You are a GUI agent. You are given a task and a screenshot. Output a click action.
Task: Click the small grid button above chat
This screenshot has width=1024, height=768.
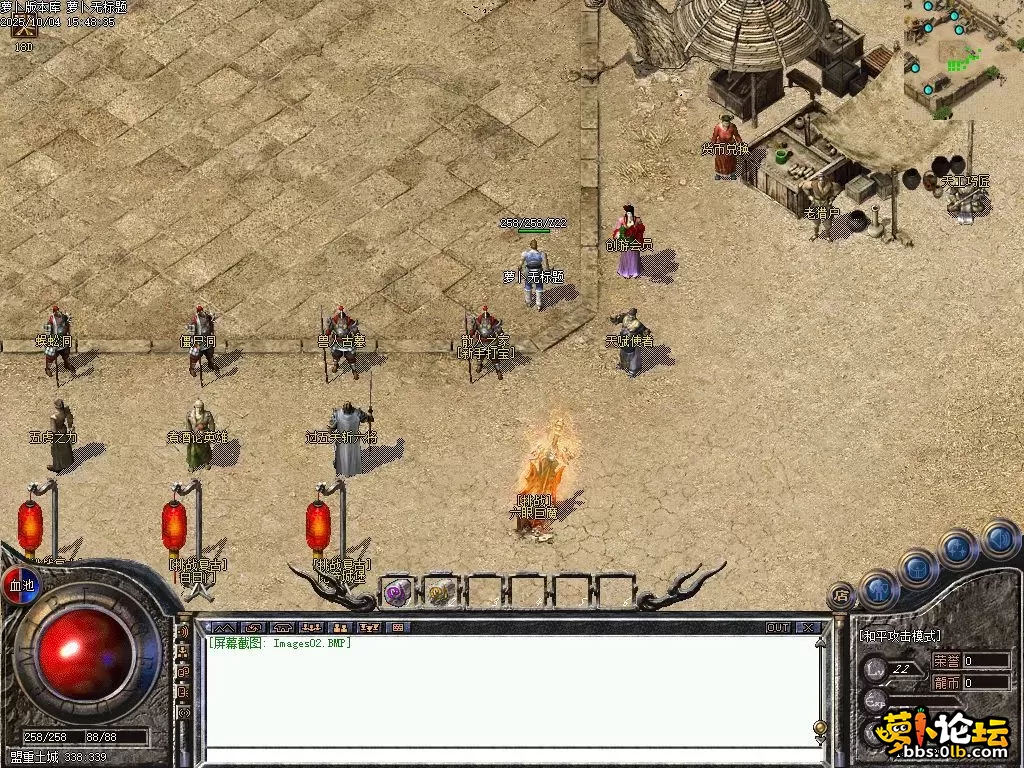[x=397, y=628]
